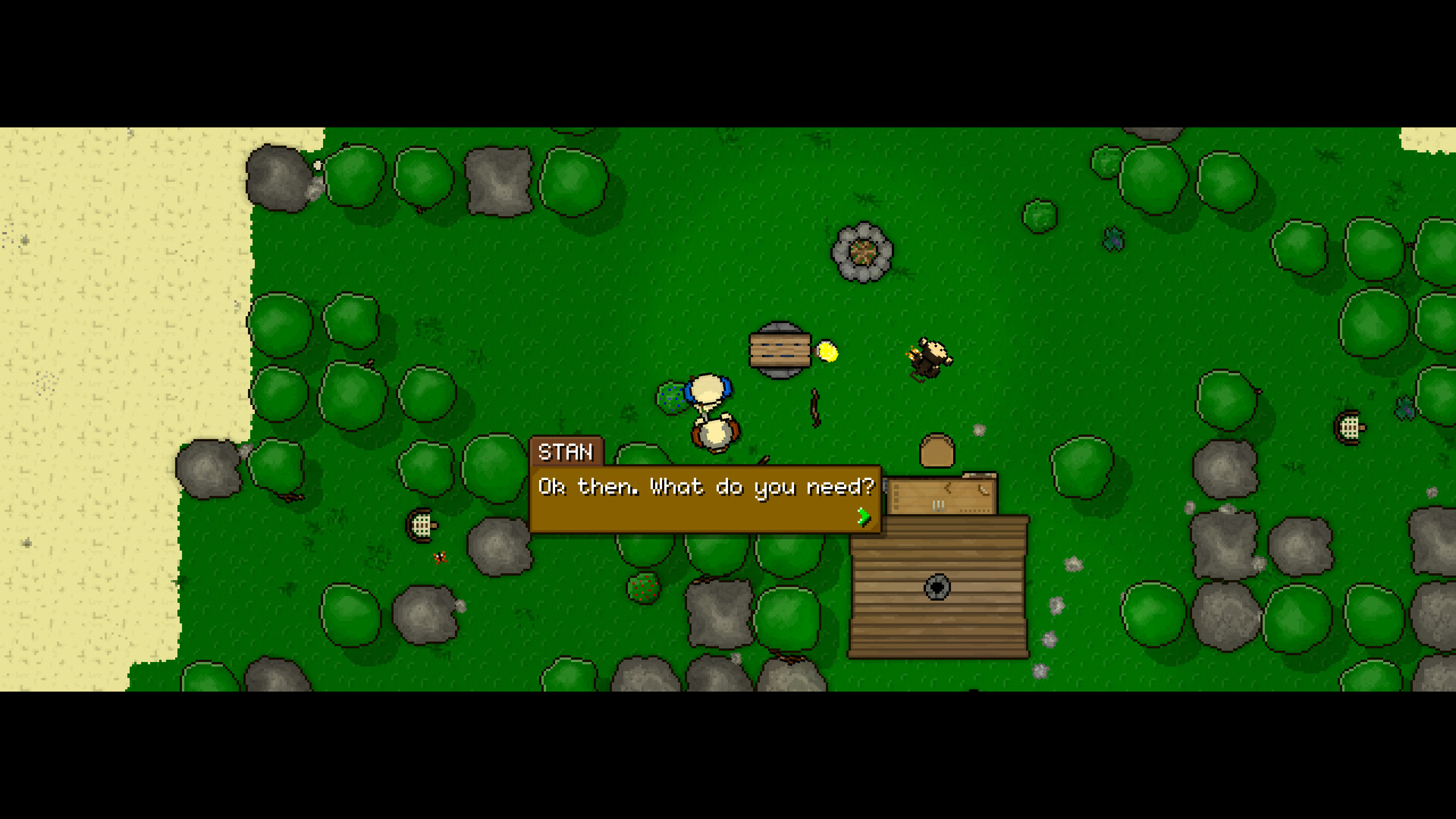Viewport: 1456px width, 819px height.
Task: Pick up the stick on the grass
Action: pos(814,409)
